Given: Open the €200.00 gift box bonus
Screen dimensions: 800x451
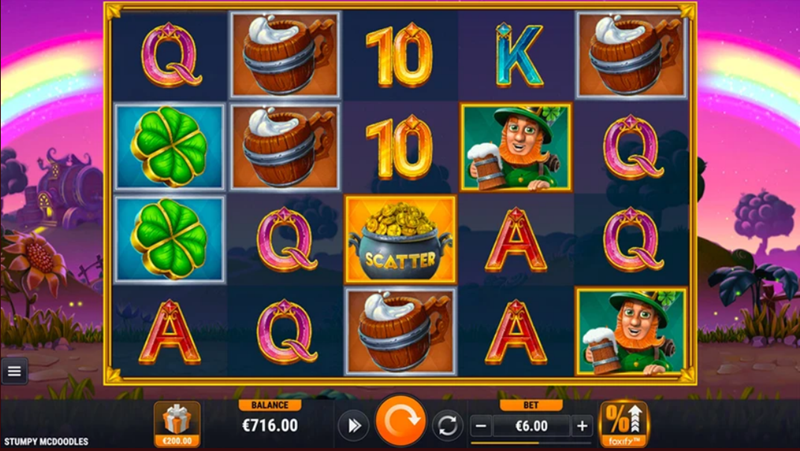Looking at the screenshot, I should tap(176, 422).
